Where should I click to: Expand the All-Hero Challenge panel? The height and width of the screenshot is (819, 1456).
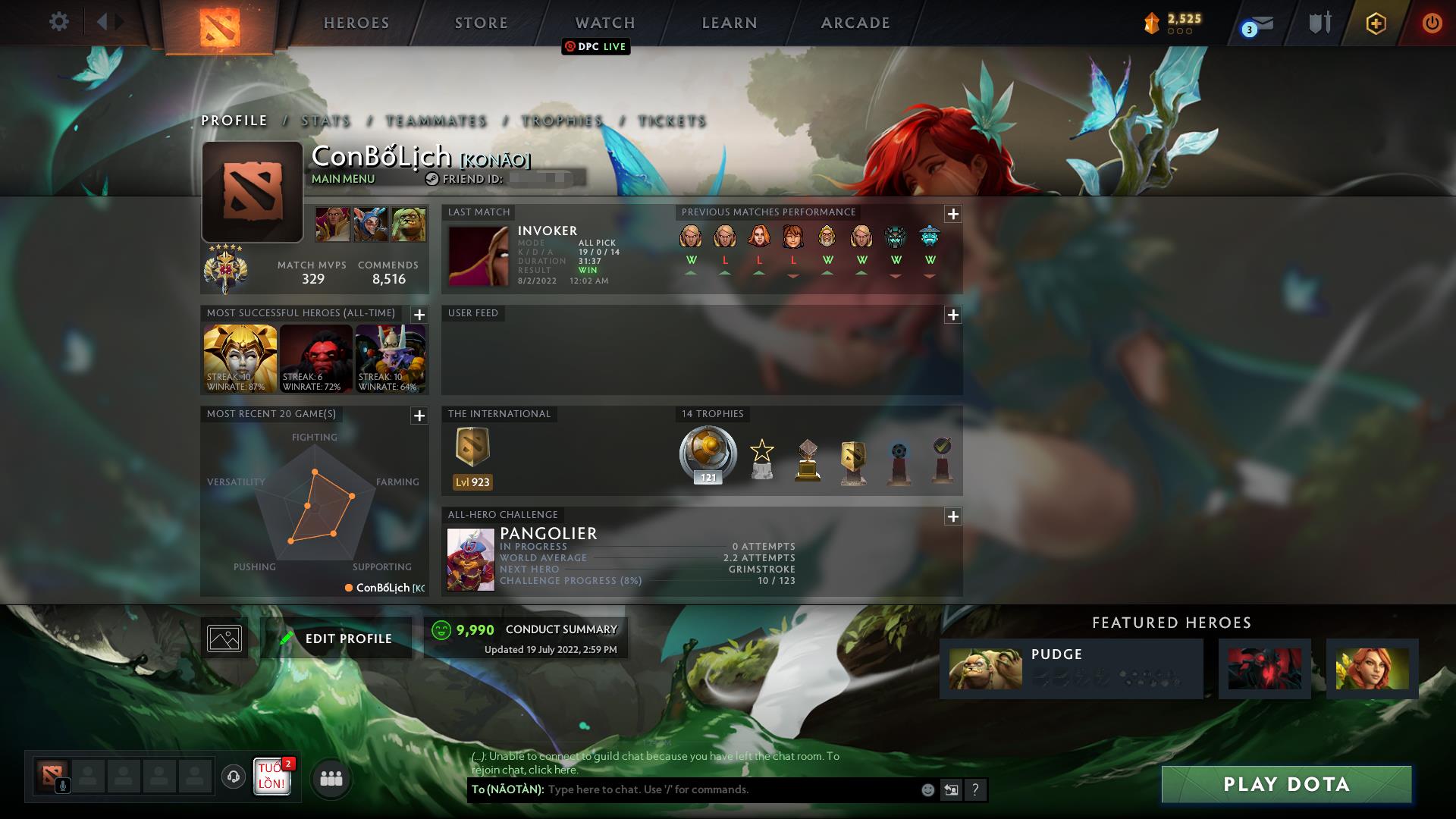[x=952, y=516]
